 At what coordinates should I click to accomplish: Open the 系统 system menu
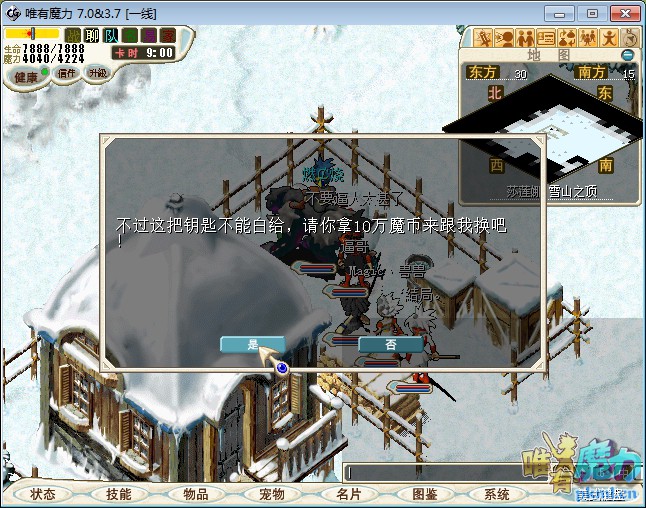click(497, 494)
